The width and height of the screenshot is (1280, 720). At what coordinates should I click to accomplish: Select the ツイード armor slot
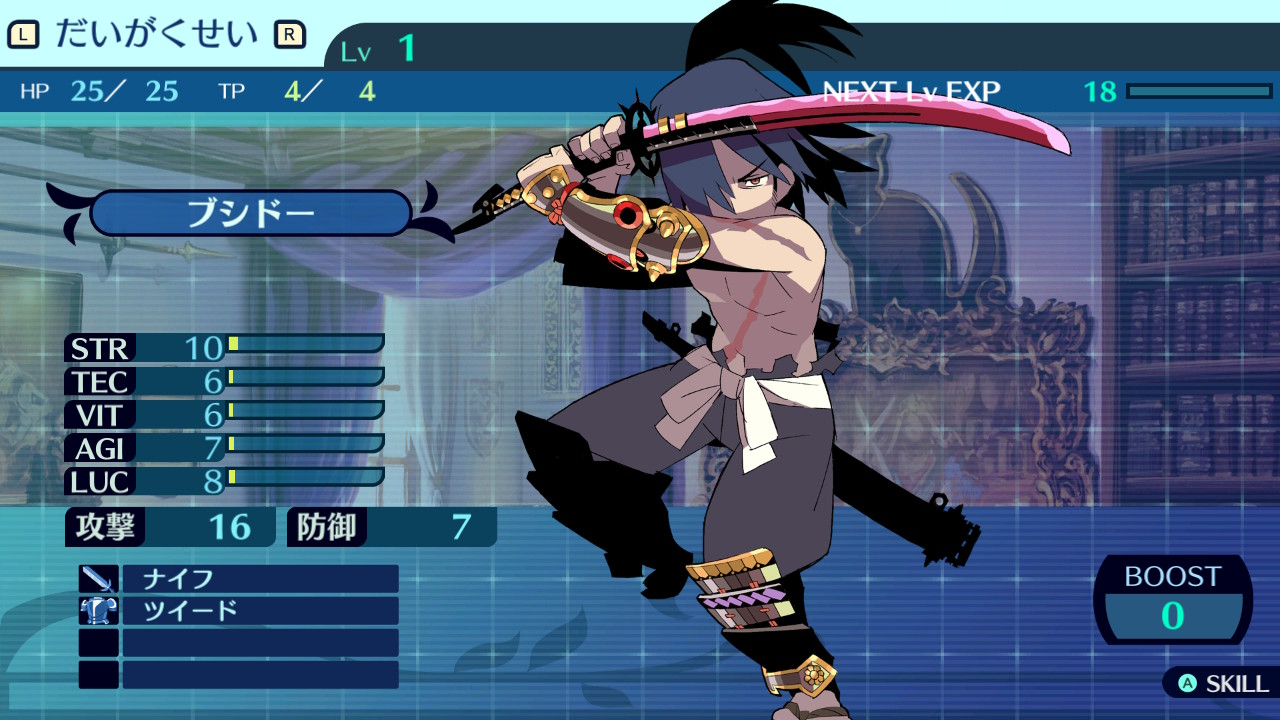[x=259, y=611]
